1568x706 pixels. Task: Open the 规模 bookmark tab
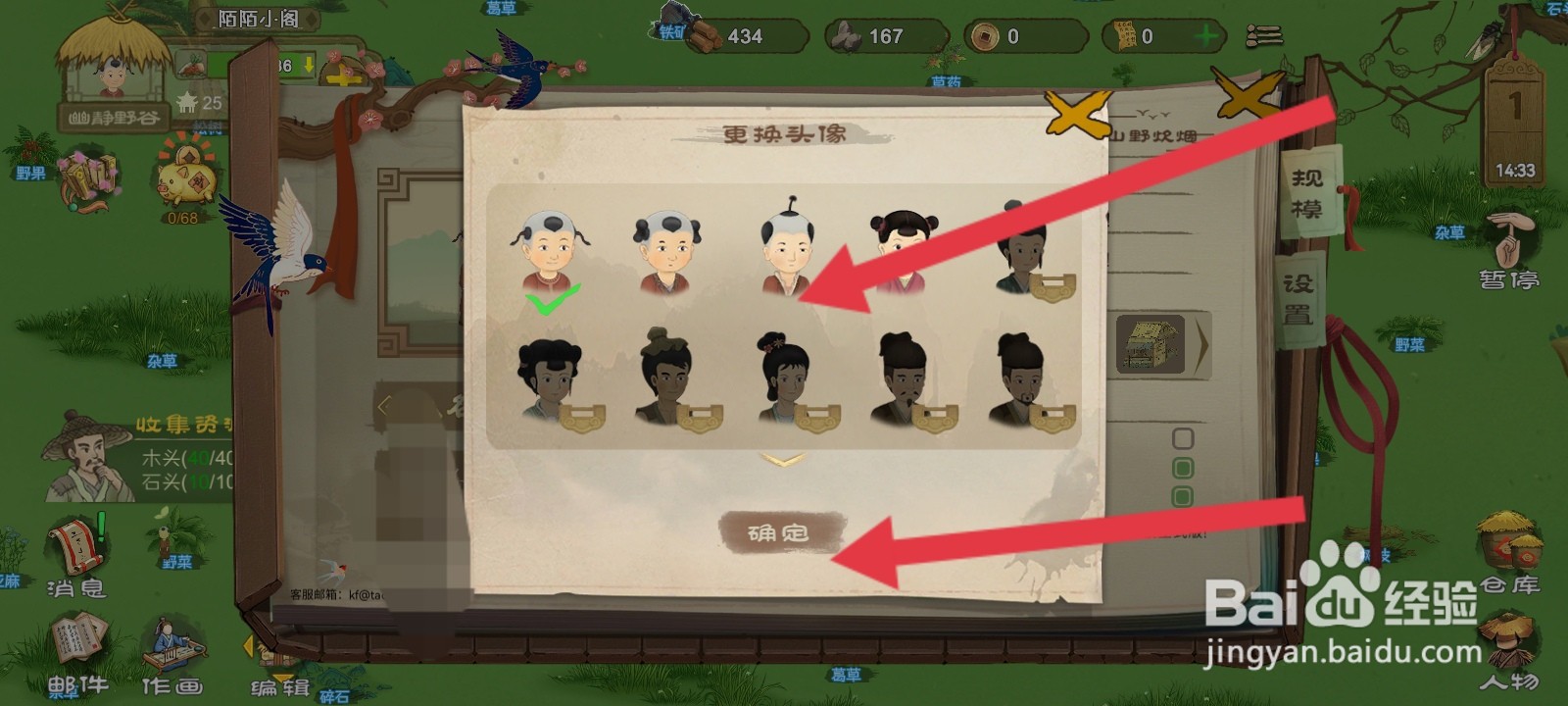pyautogui.click(x=1307, y=191)
